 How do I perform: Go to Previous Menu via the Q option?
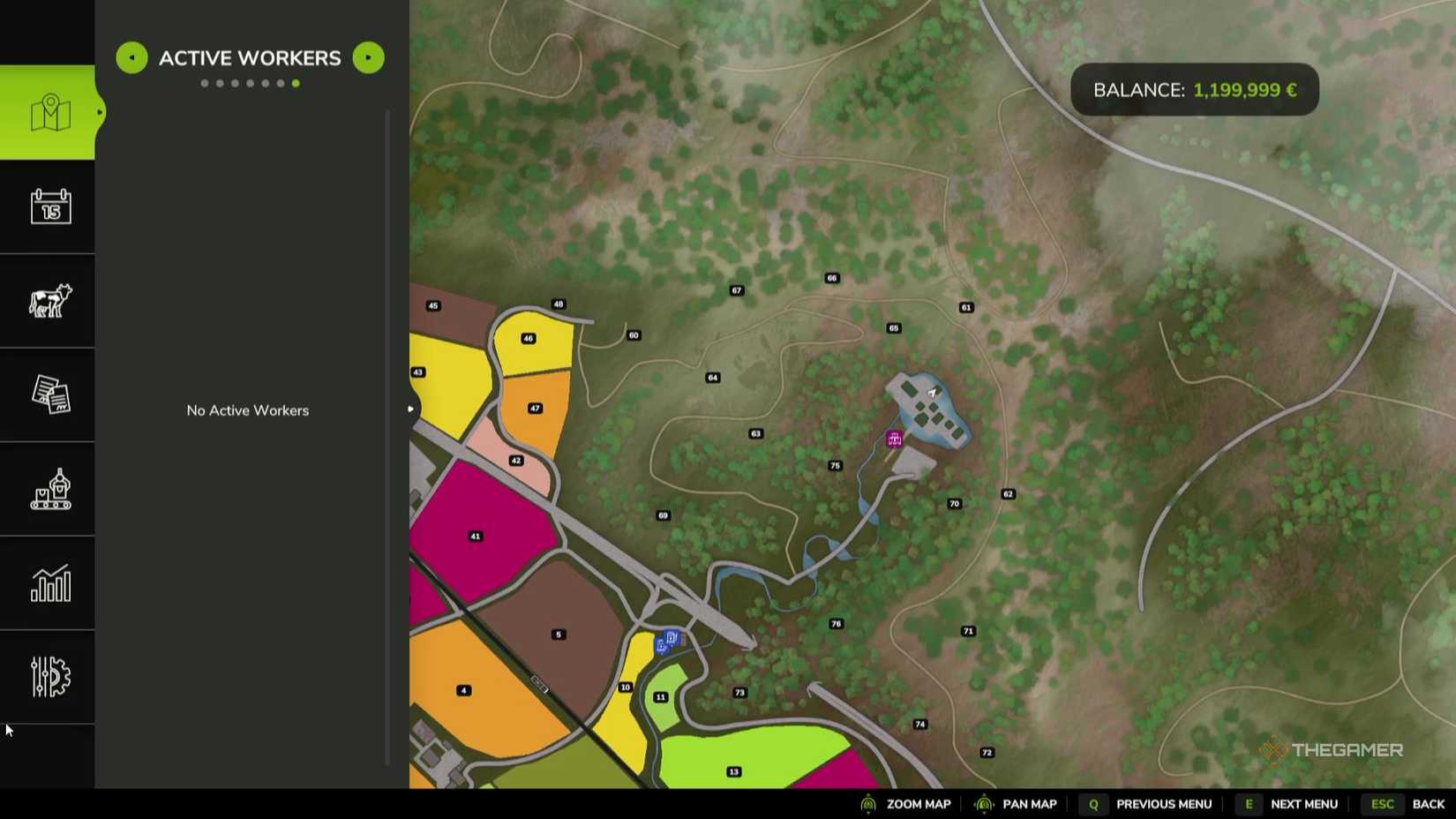coord(1092,804)
